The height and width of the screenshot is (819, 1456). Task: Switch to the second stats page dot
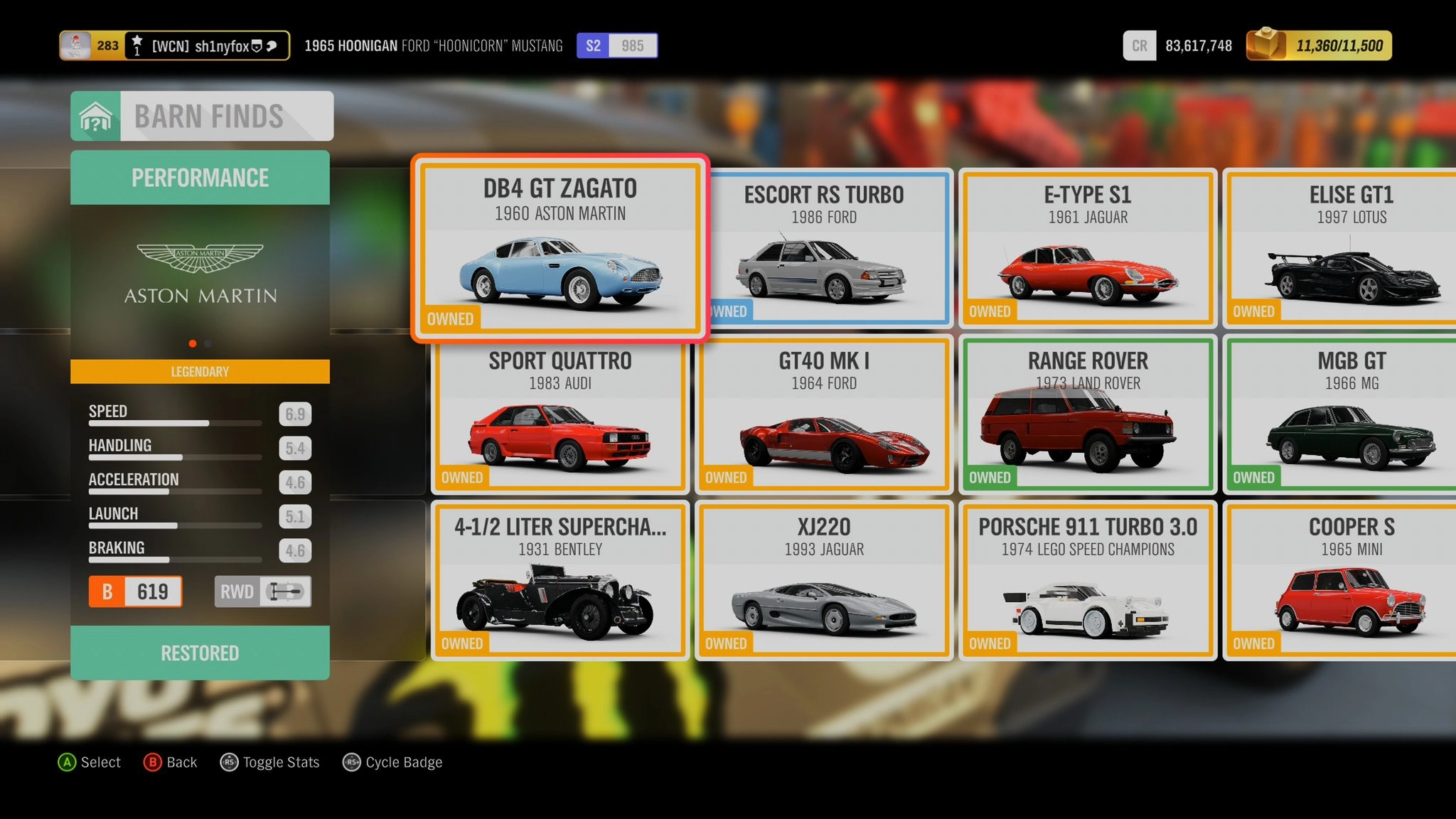pos(208,343)
